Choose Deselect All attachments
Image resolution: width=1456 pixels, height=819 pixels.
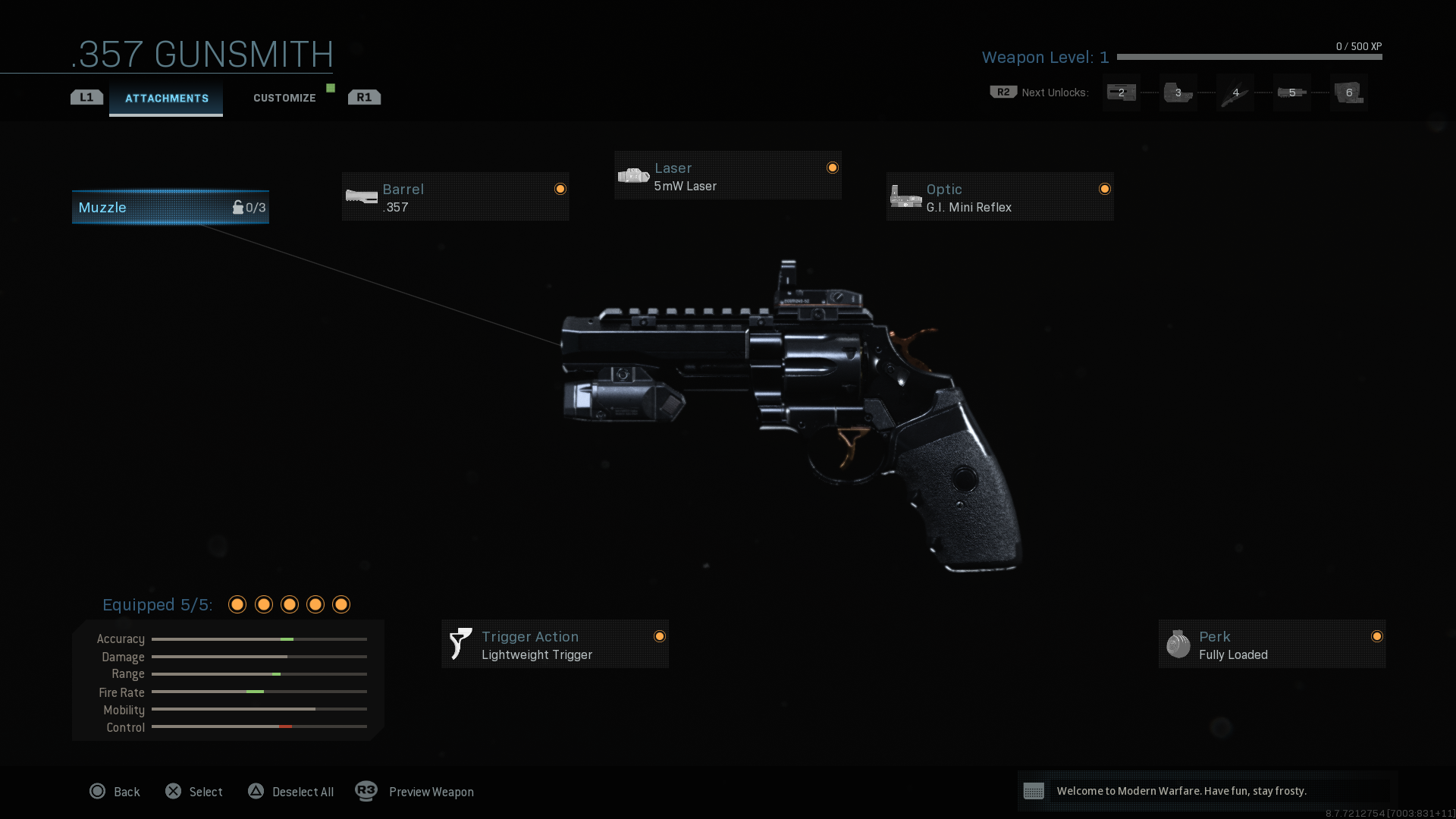pos(291,792)
